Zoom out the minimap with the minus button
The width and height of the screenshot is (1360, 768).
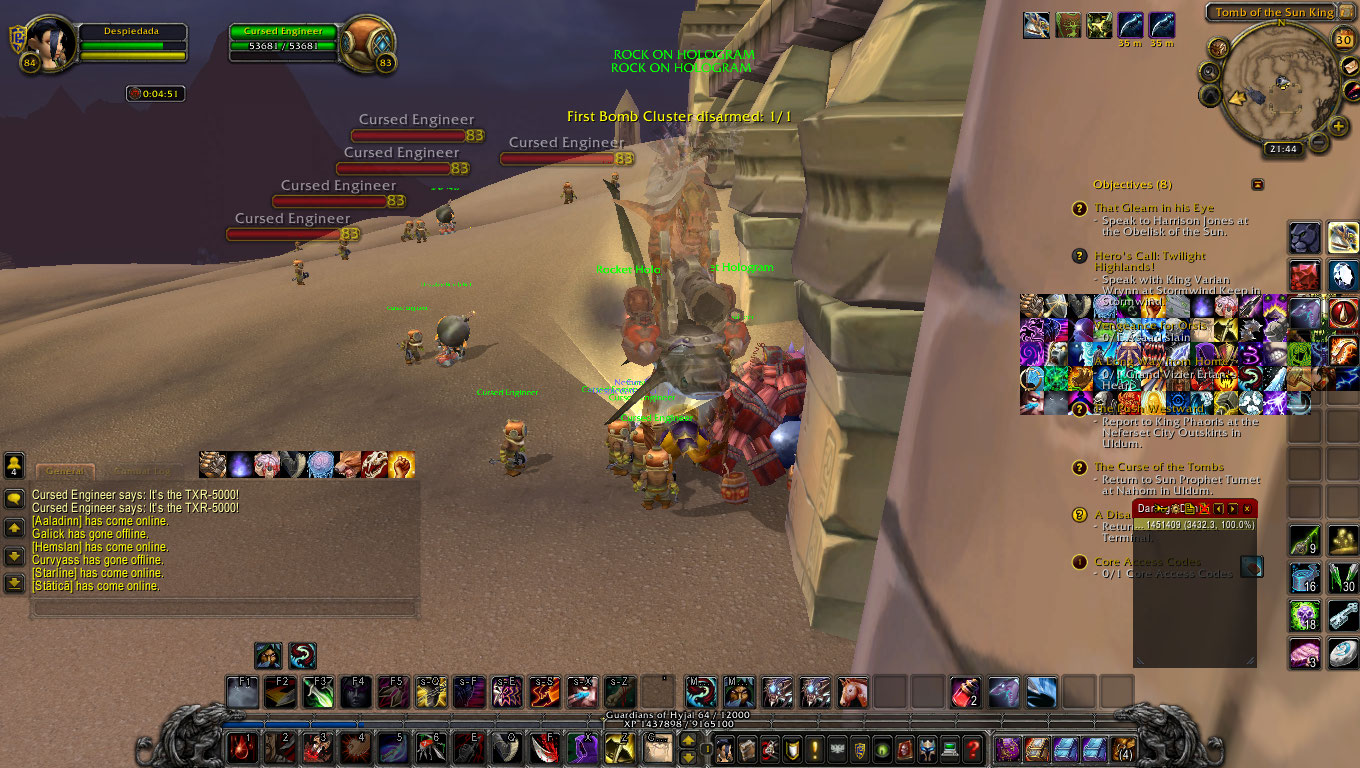coord(1318,143)
